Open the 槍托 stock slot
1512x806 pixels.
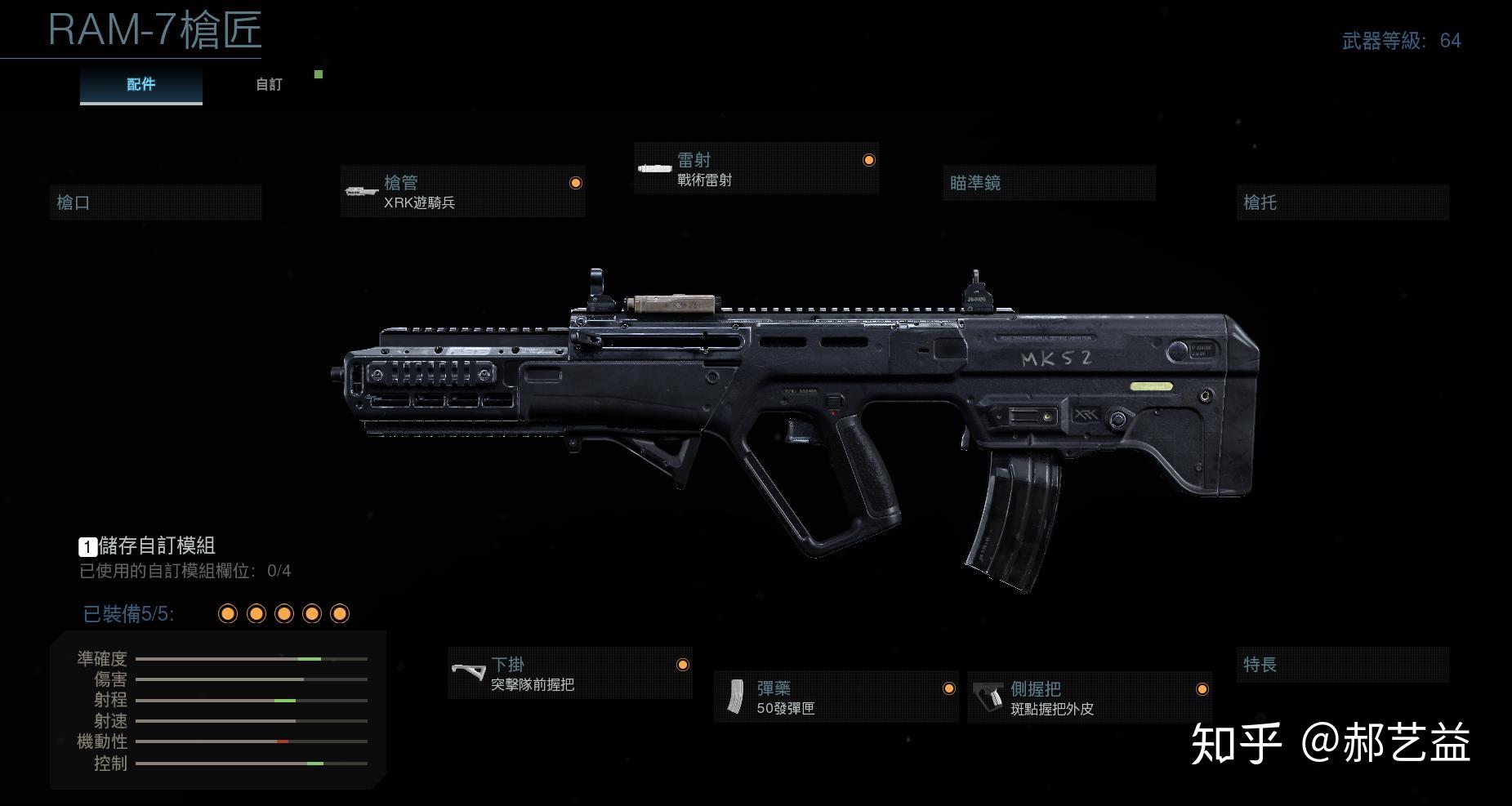[x=1342, y=202]
